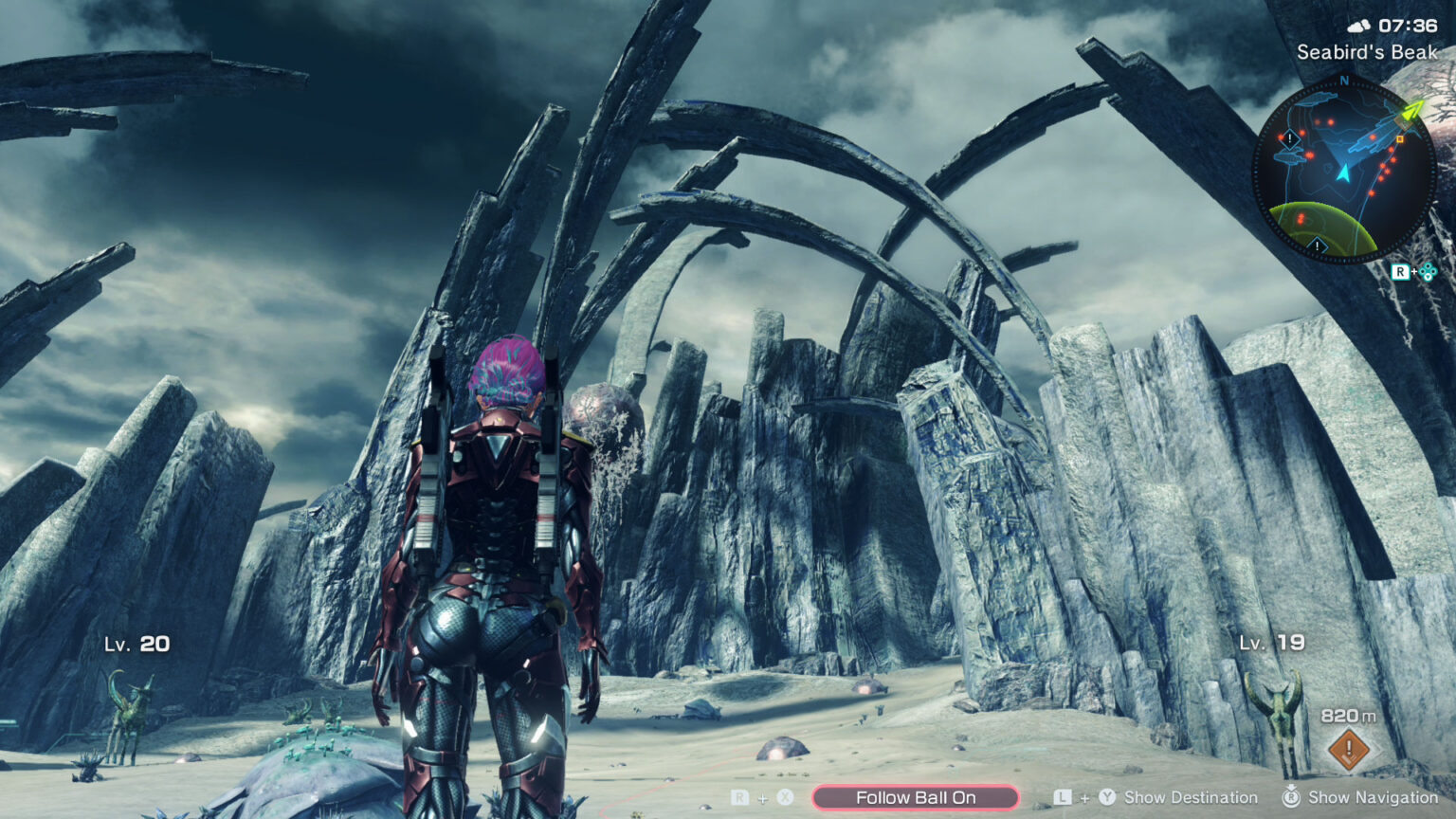The width and height of the screenshot is (1456, 819).
Task: Click the R button icon below the minimap
Action: 1402,271
